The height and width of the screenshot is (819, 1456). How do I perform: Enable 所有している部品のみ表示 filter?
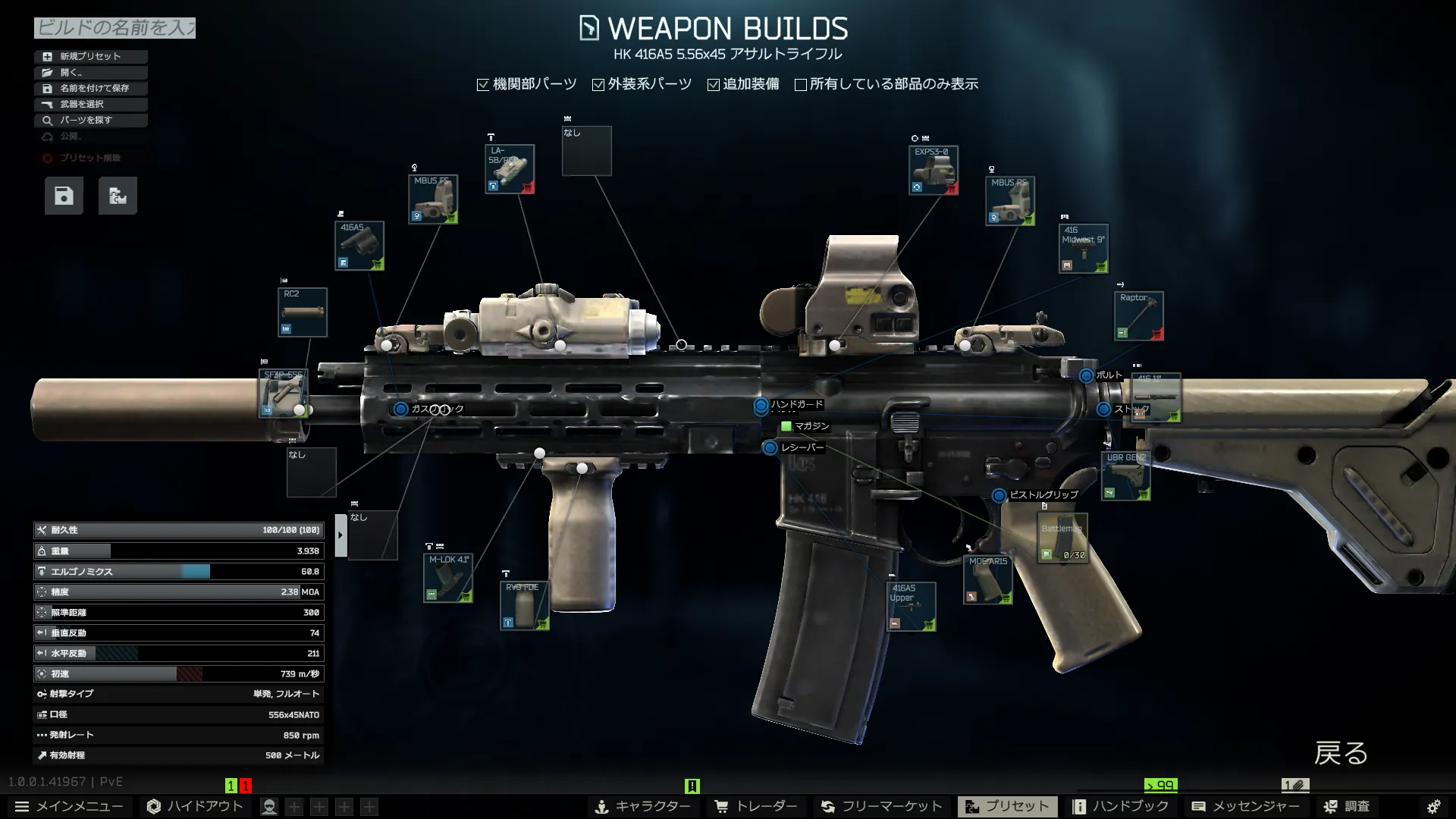(800, 84)
